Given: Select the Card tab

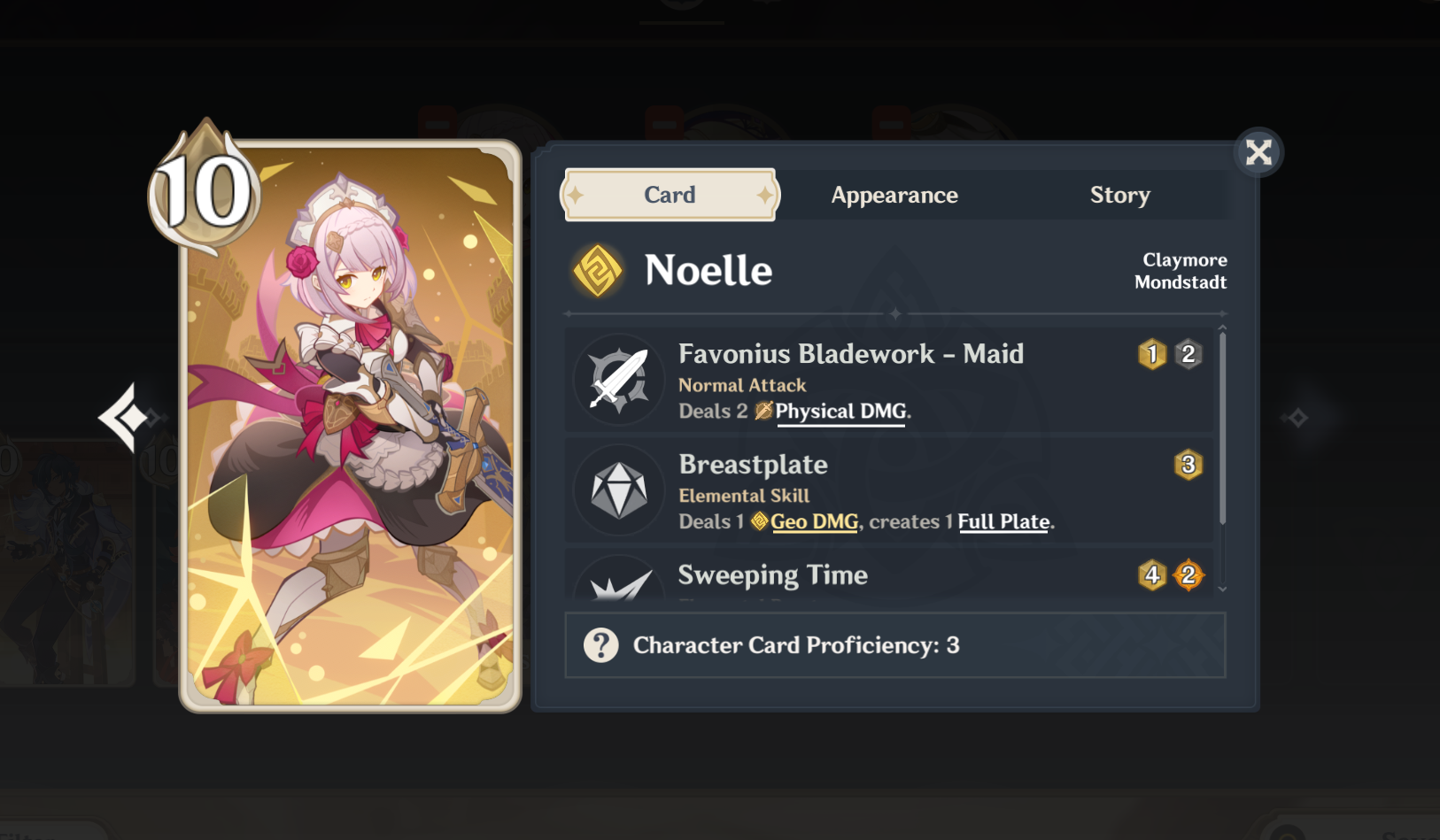Looking at the screenshot, I should pyautogui.click(x=670, y=195).
